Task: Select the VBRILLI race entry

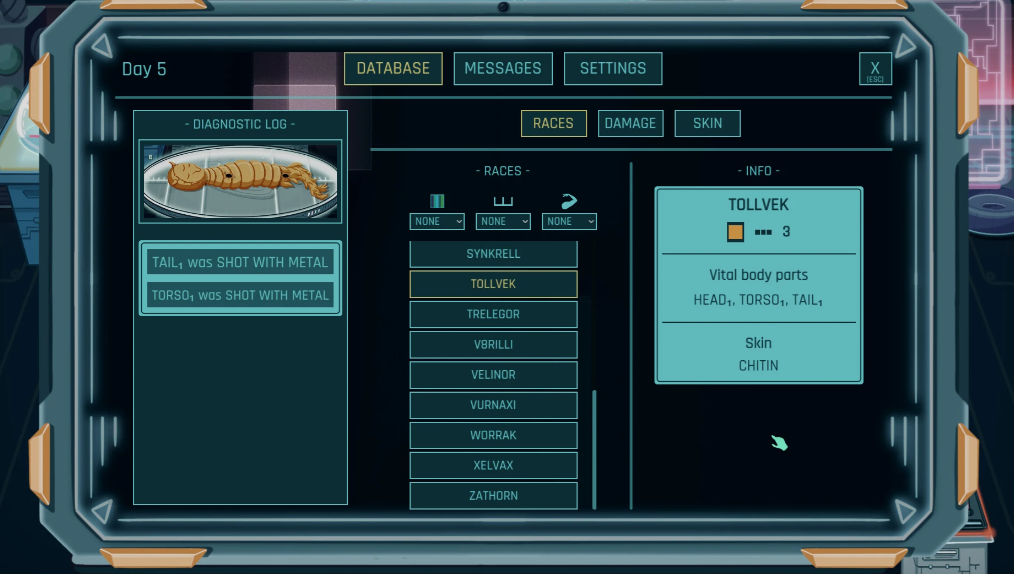Action: pos(493,345)
